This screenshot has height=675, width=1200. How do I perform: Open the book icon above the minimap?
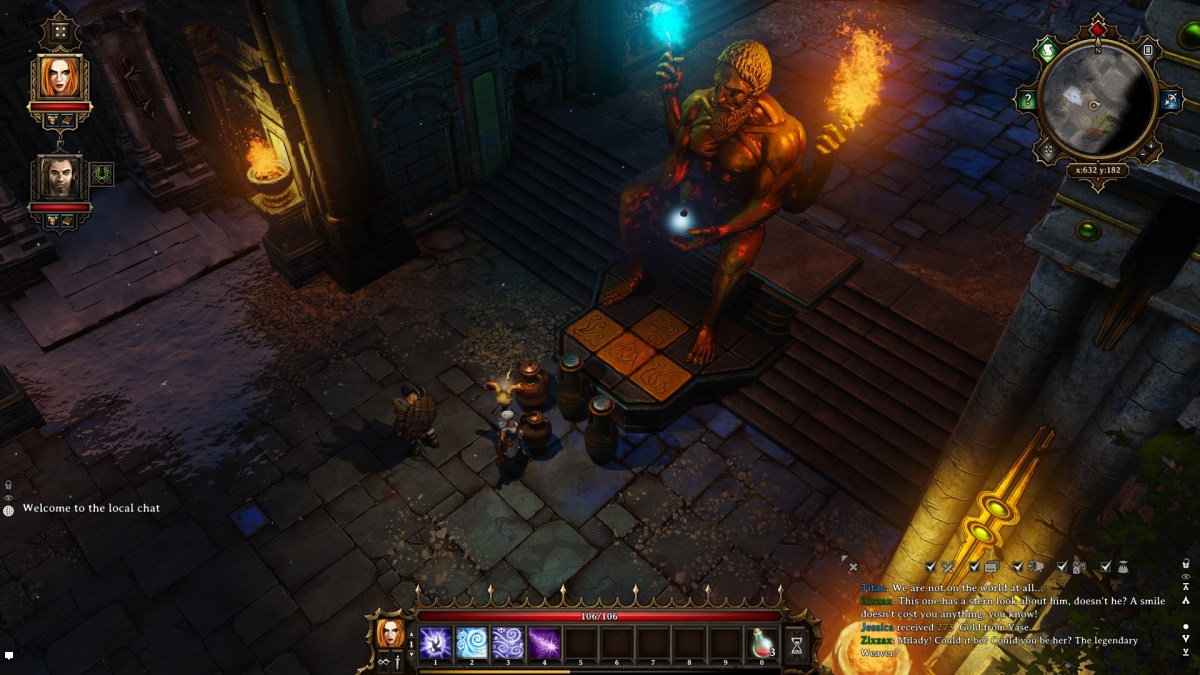click(x=1148, y=50)
